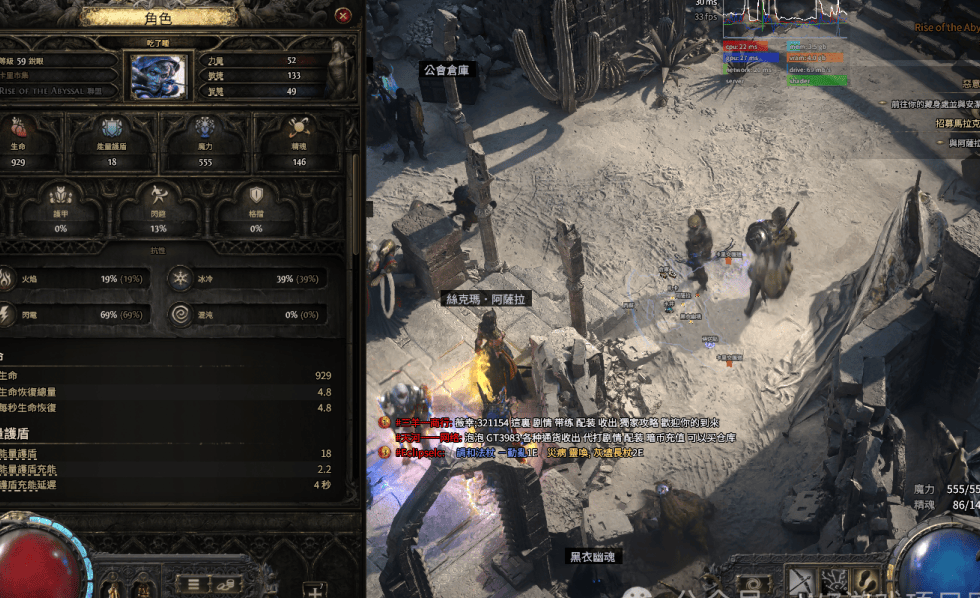
Task: Inspect the 冰冷 cold resistance row
Action: point(247,279)
